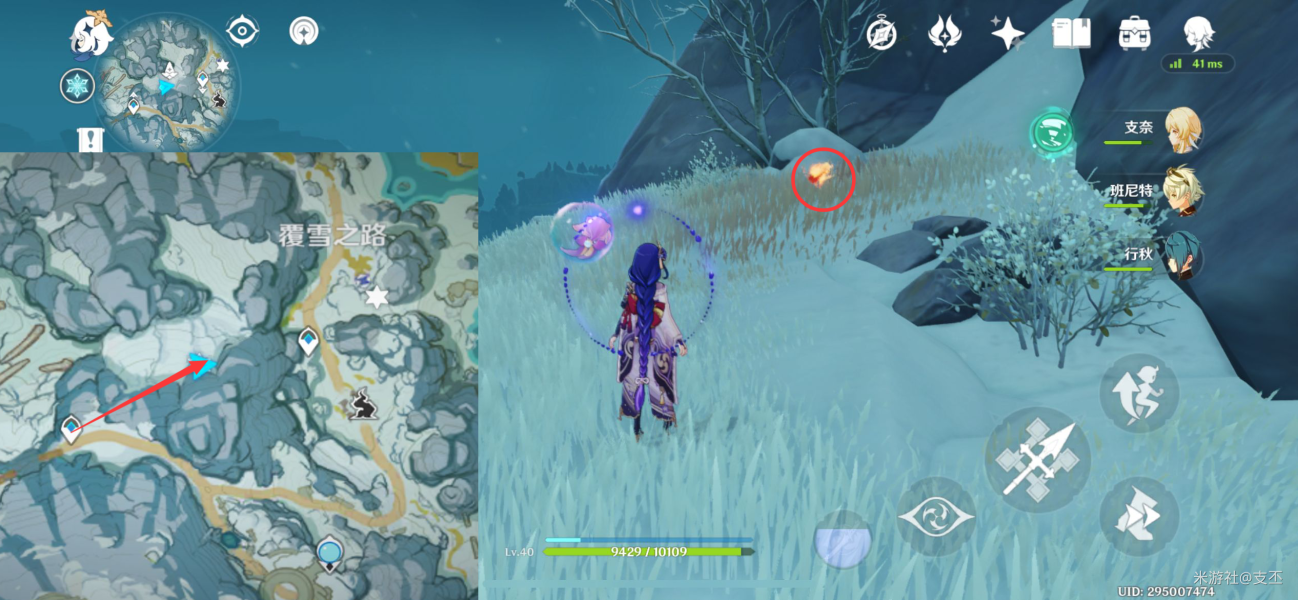The height and width of the screenshot is (600, 1298).
Task: Open the compass icon in top bar
Action: 881,34
